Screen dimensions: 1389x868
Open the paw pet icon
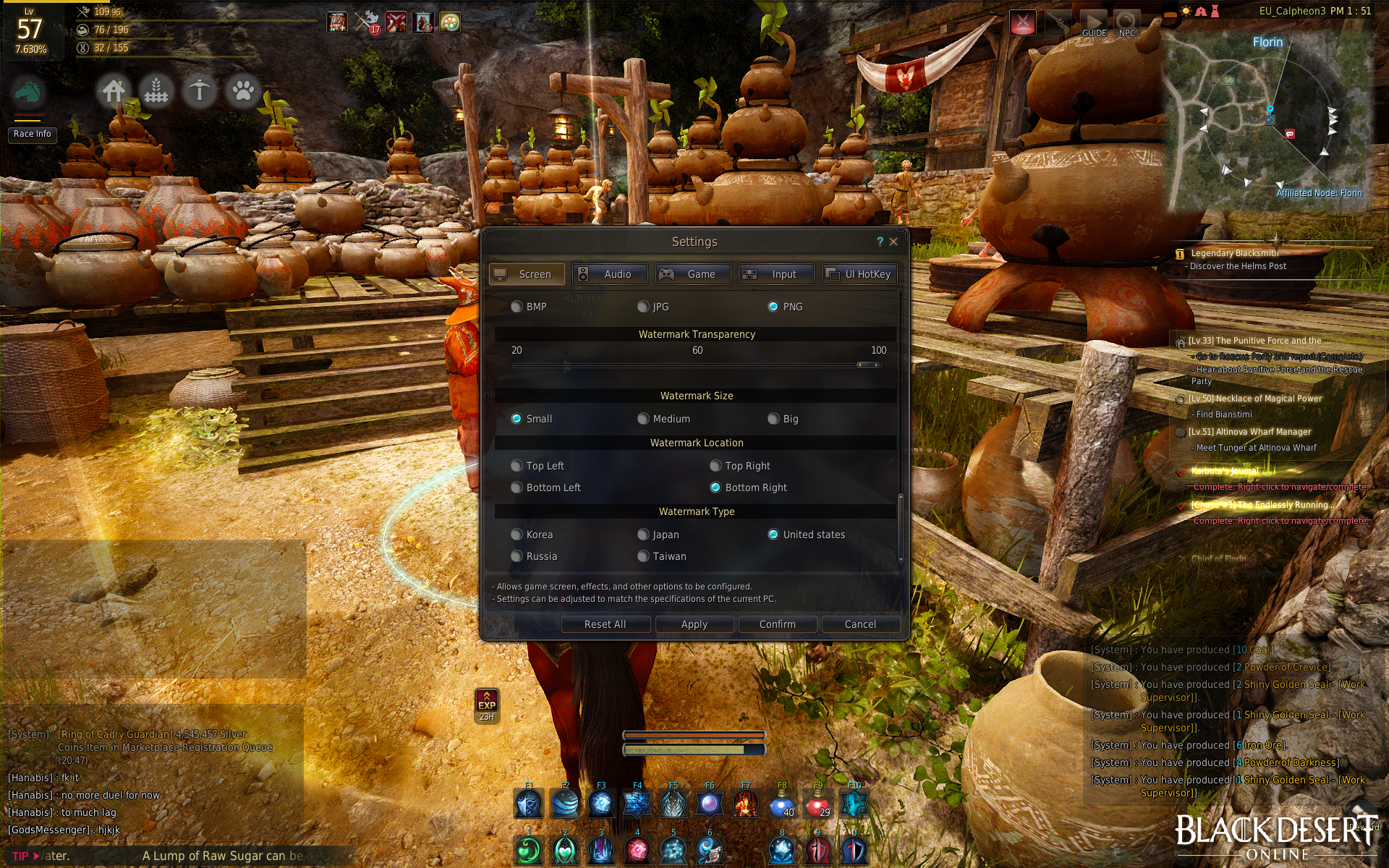243,91
